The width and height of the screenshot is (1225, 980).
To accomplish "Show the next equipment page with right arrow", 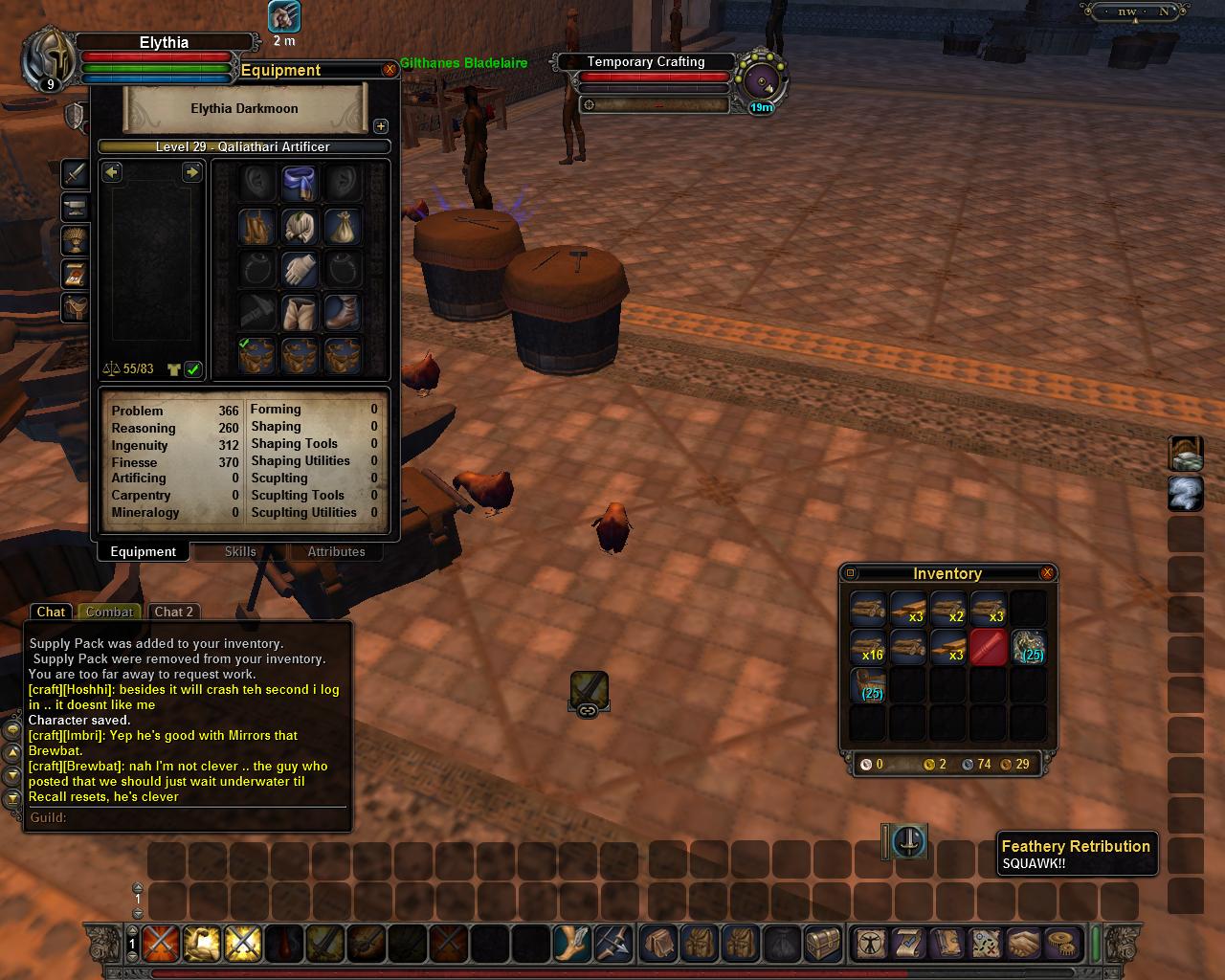I will click(191, 172).
